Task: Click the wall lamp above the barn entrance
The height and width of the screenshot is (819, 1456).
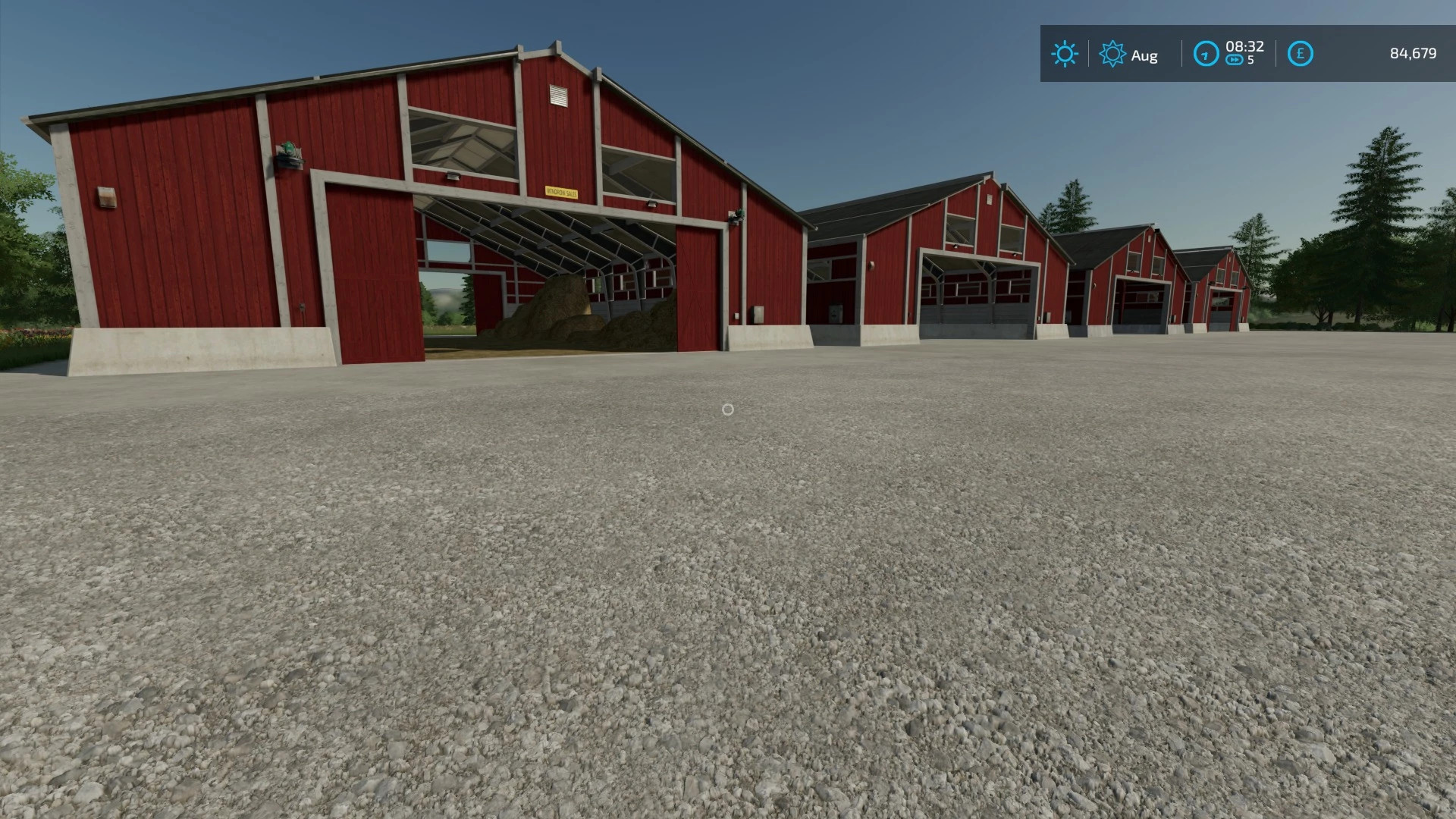Action: (452, 175)
